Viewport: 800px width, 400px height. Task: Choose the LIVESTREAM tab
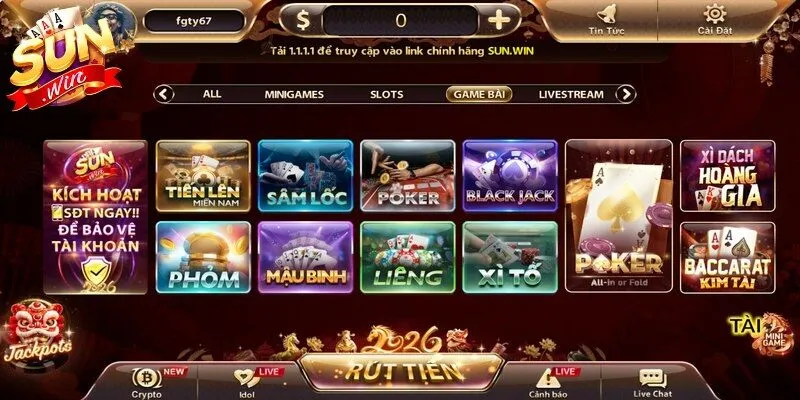point(571,94)
